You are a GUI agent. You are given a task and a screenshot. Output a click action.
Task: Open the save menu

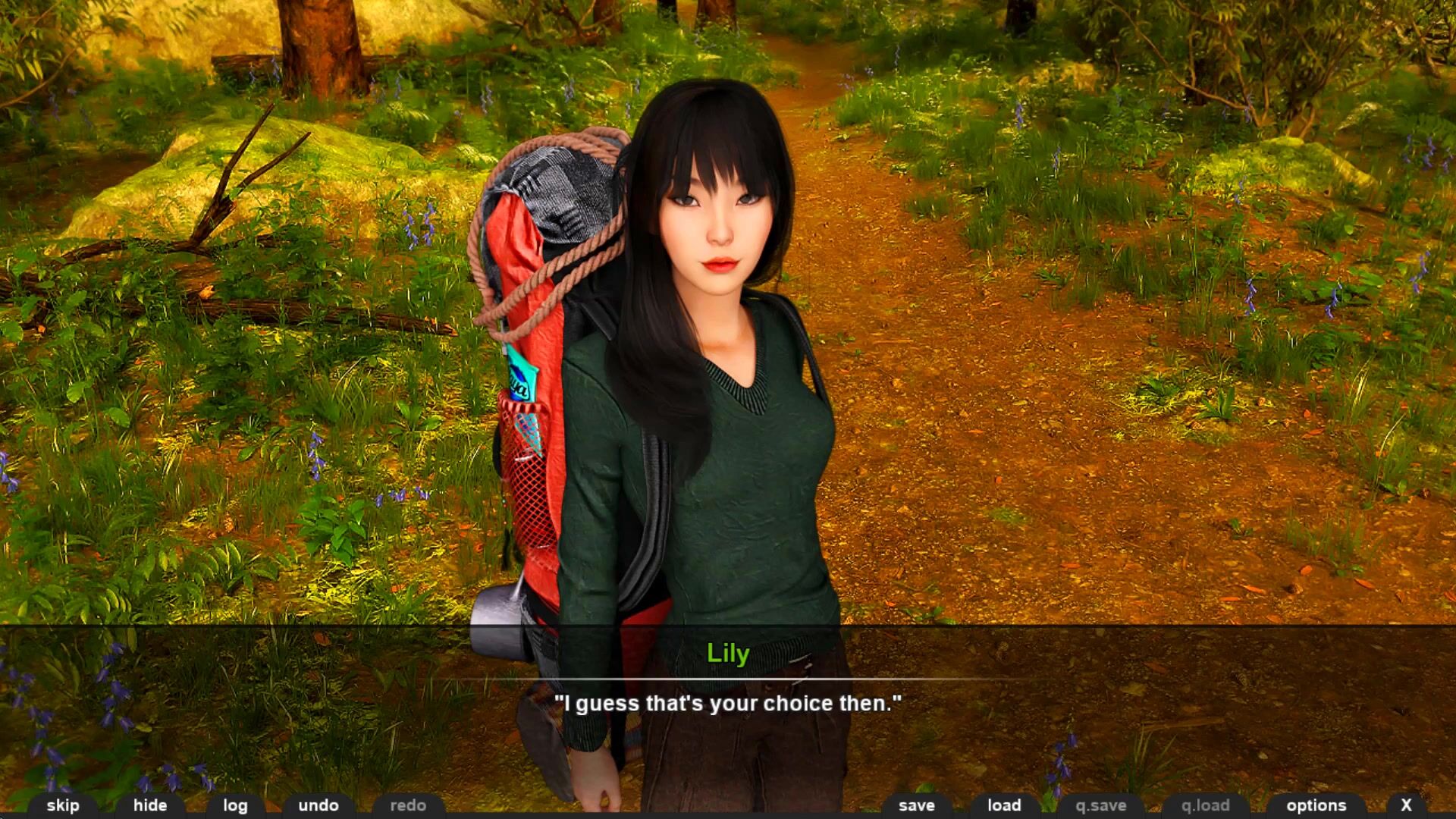point(917,805)
